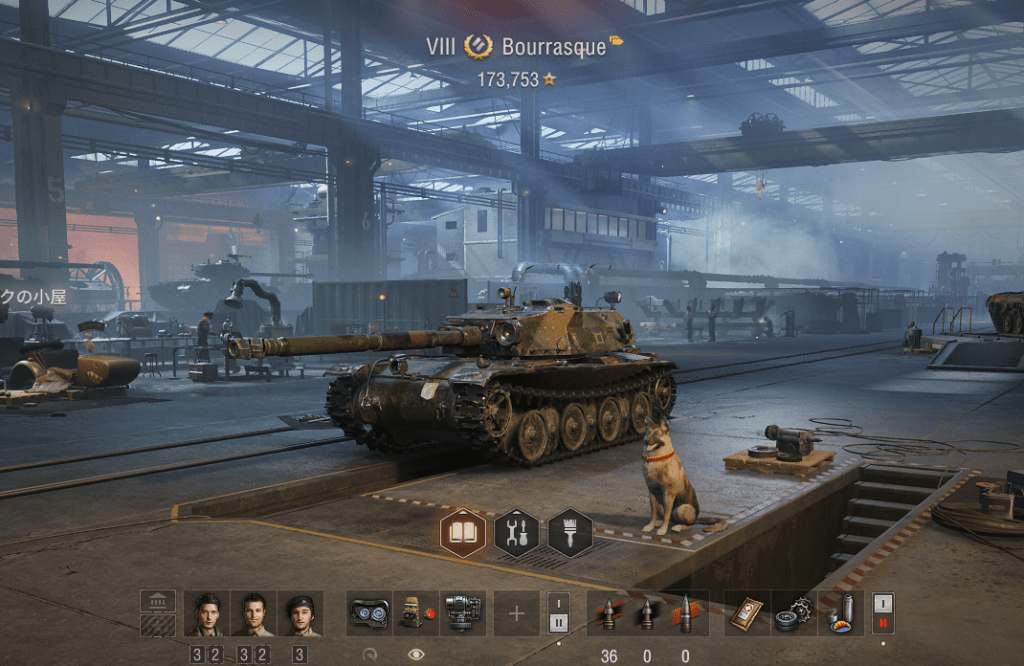Open the wrench and screwdriver modules button

(517, 533)
